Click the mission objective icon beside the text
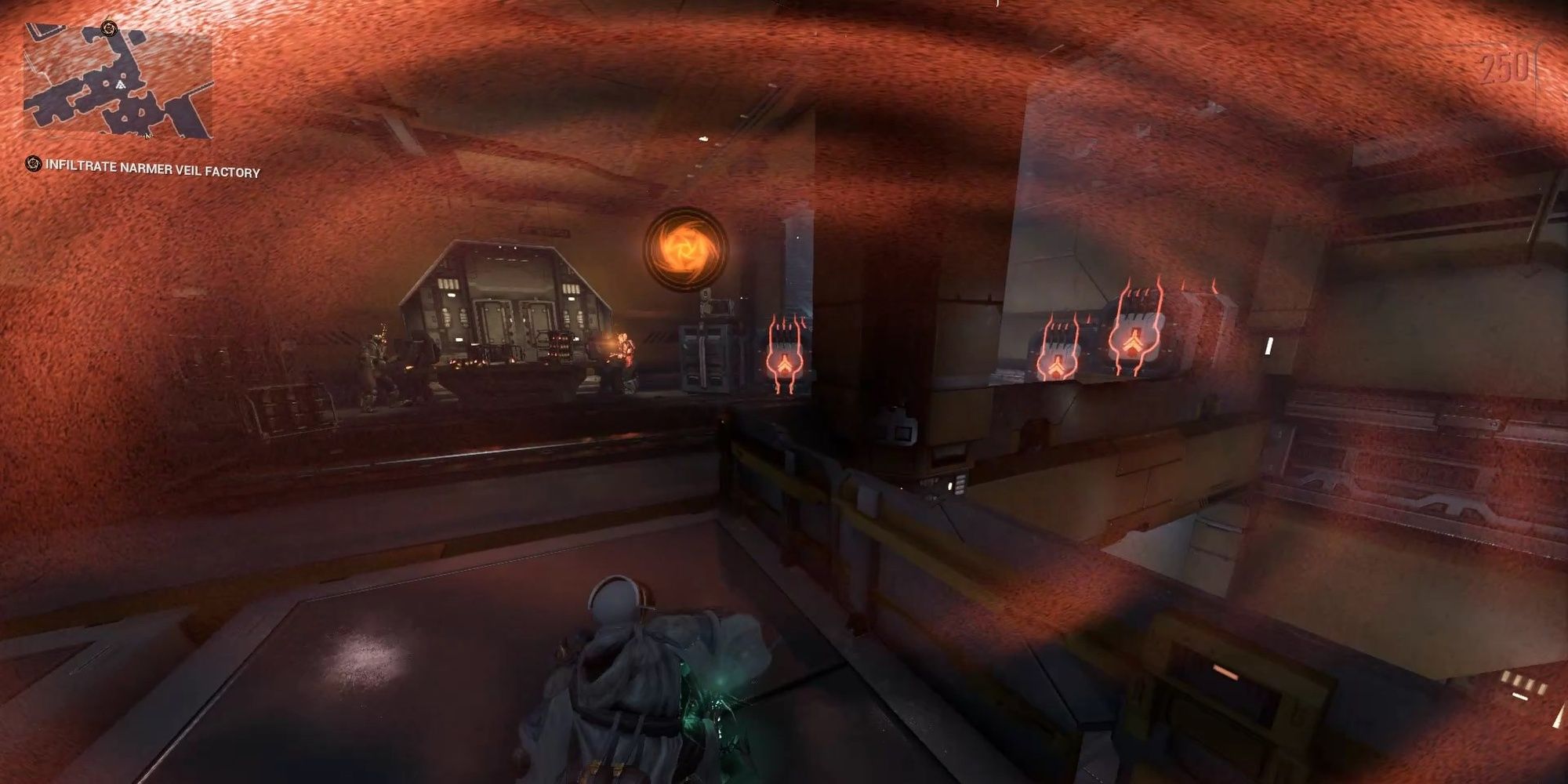 pos(33,165)
